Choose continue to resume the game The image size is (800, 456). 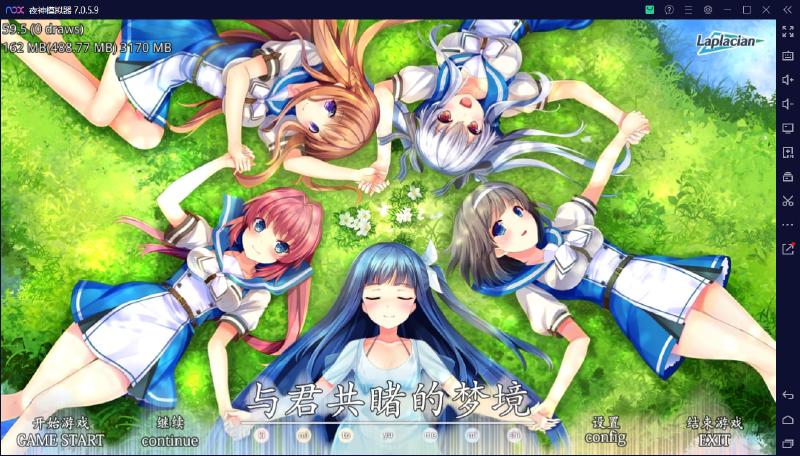click(x=169, y=438)
